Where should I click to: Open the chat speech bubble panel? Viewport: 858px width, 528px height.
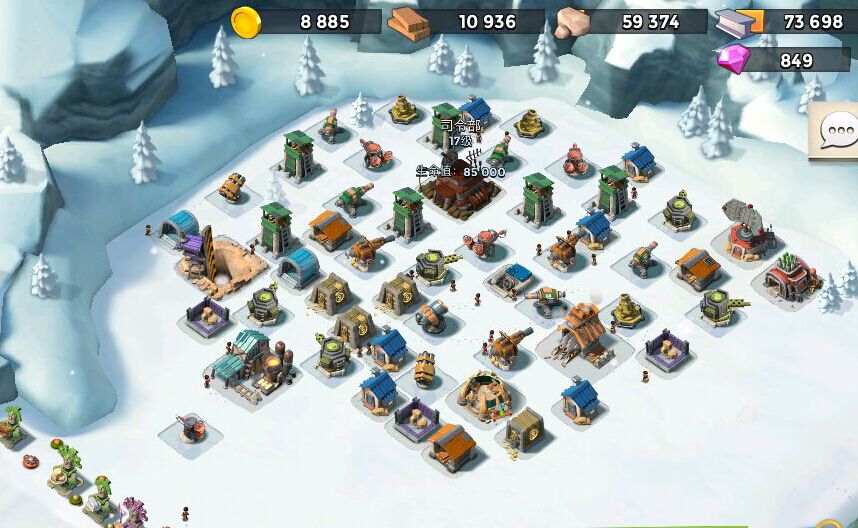tap(837, 134)
